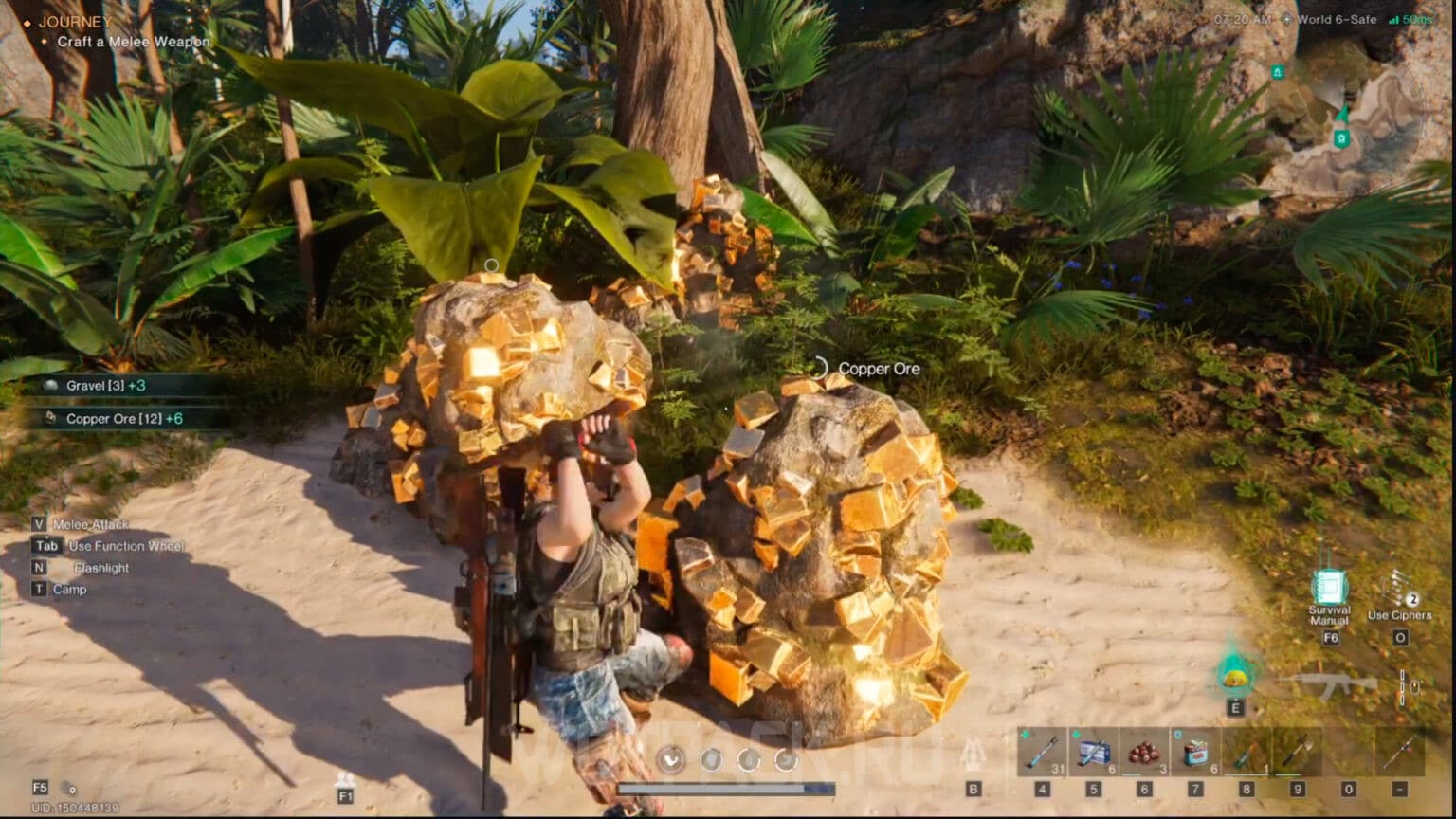1456x819 pixels.
Task: Open the Survival Manual
Action: (x=1330, y=588)
